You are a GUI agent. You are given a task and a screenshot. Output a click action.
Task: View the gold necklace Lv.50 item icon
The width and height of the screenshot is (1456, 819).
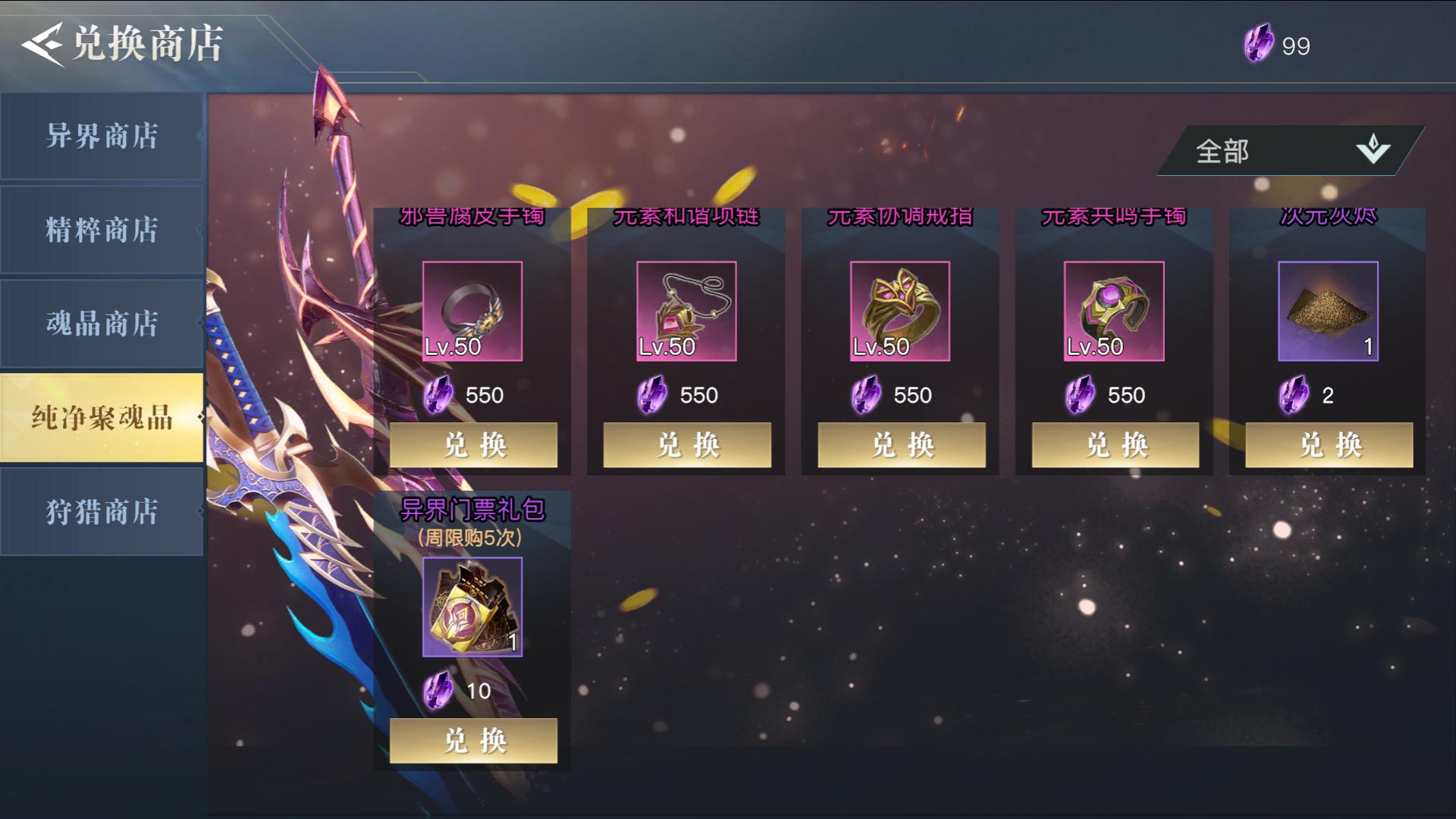[686, 311]
